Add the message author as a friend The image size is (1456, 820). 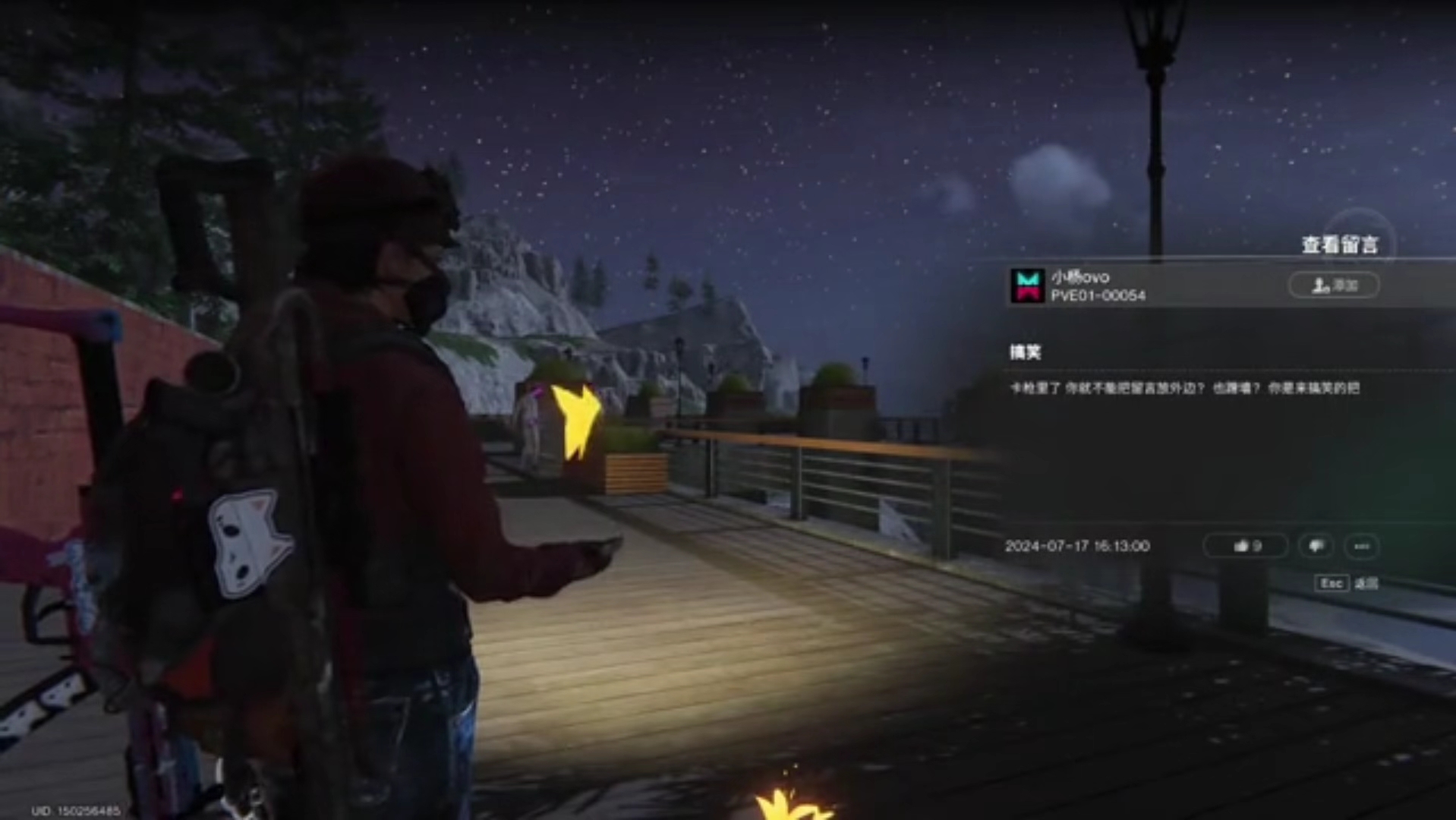1334,285
